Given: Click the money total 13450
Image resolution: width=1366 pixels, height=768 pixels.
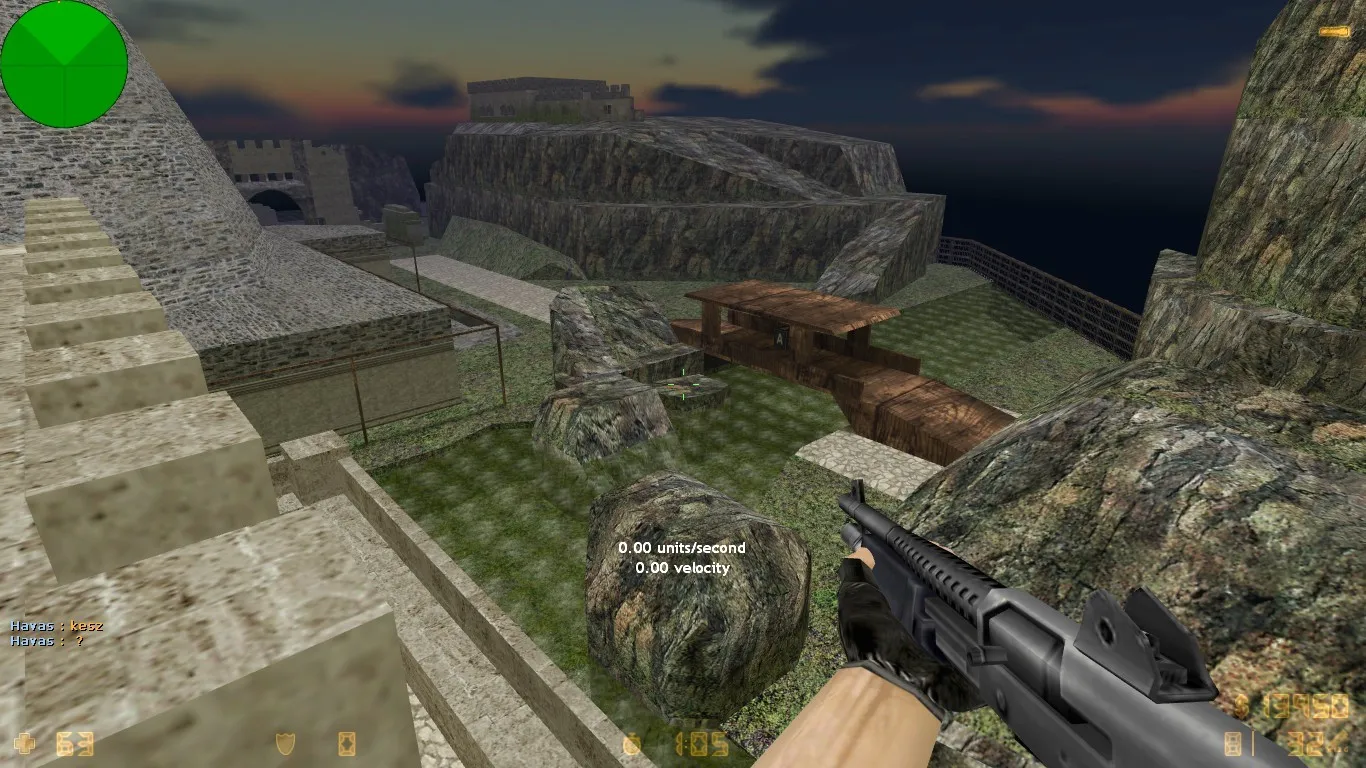Looking at the screenshot, I should pyautogui.click(x=1308, y=707).
